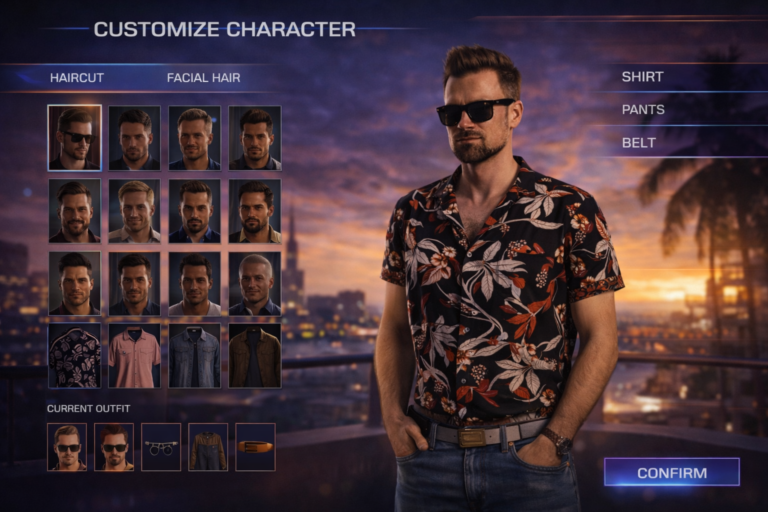
Task: Open the Haircut tab
Action: click(77, 77)
